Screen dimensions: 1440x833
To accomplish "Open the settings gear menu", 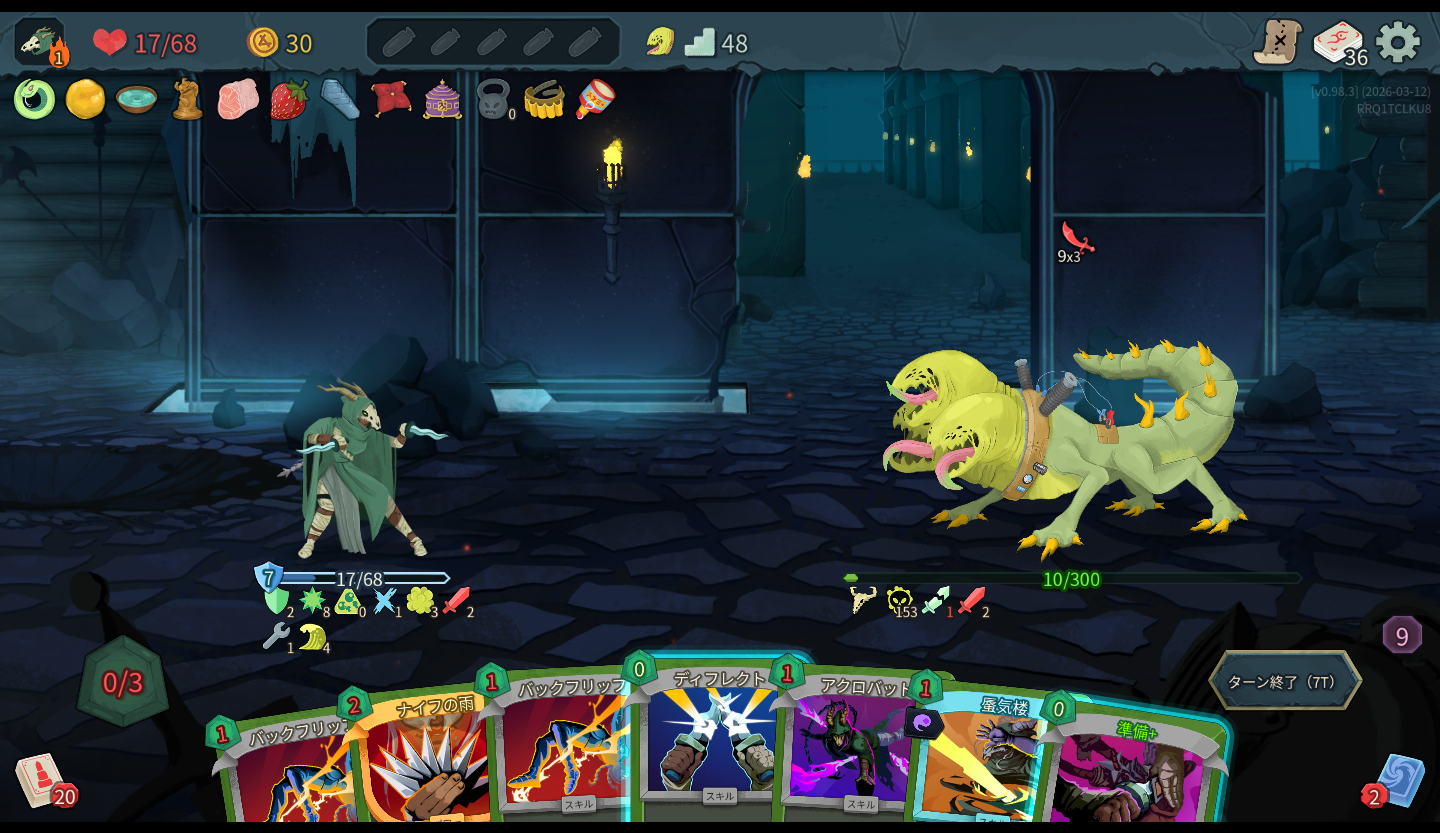I will tap(1397, 42).
